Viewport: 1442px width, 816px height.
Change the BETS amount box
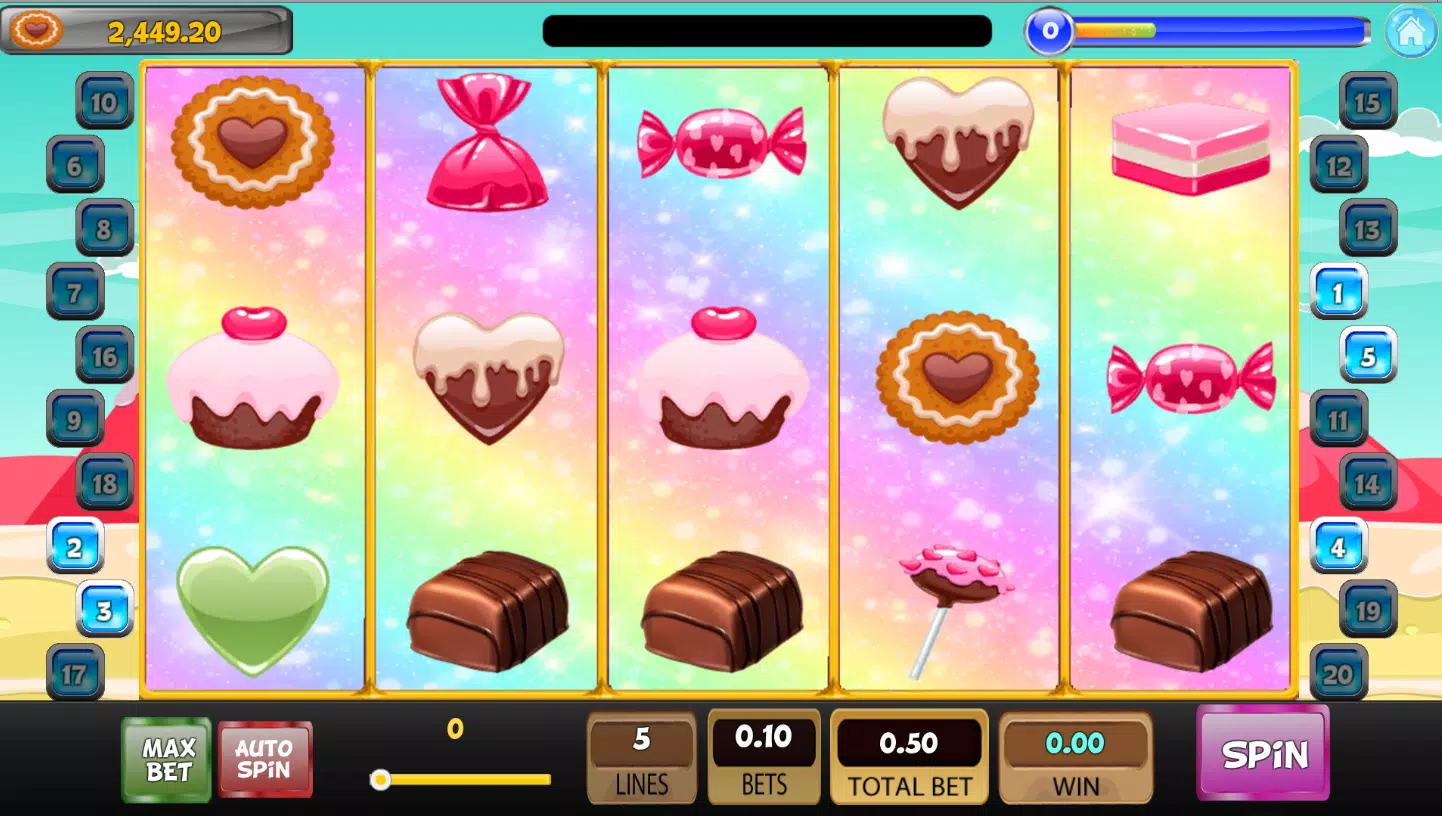(764, 757)
